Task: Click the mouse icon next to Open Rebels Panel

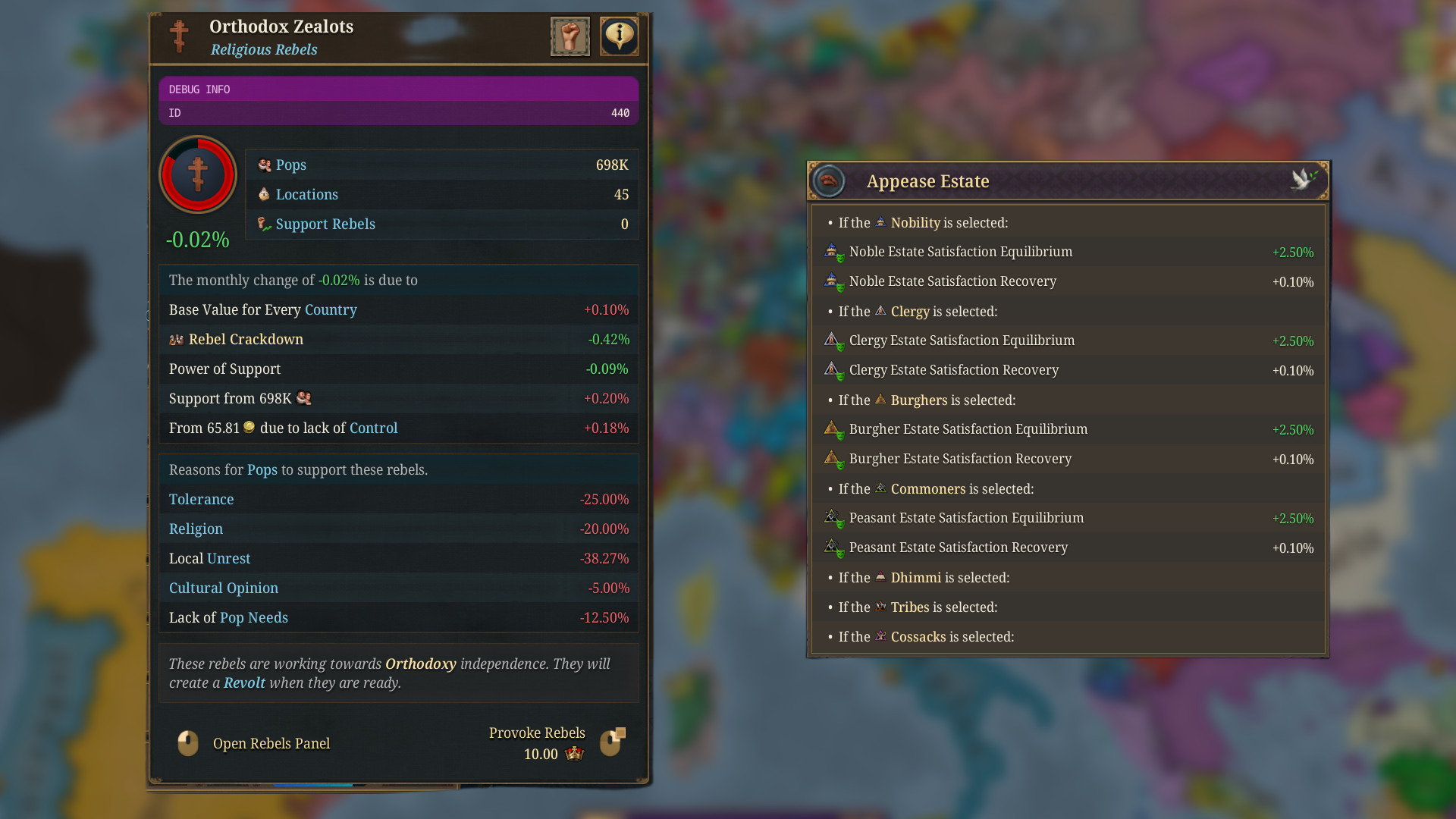Action: click(x=187, y=743)
